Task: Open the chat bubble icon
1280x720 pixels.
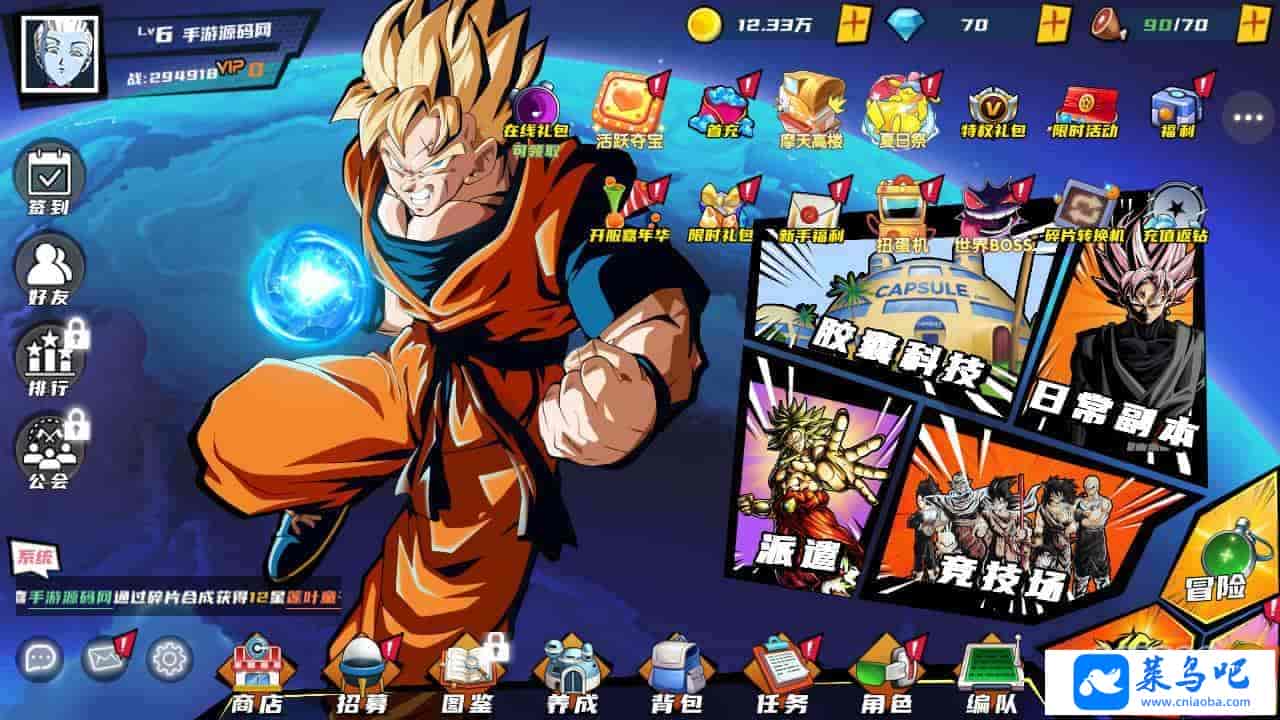Action: coord(40,658)
